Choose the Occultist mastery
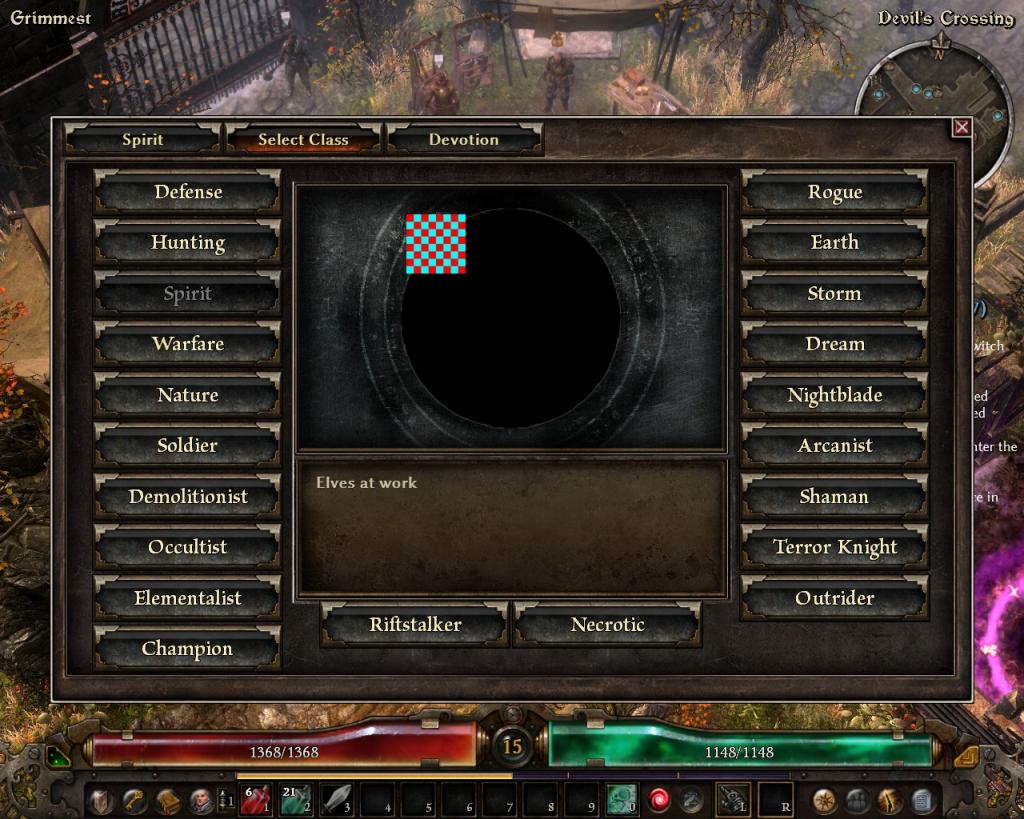The width and height of the screenshot is (1024, 819). (187, 548)
